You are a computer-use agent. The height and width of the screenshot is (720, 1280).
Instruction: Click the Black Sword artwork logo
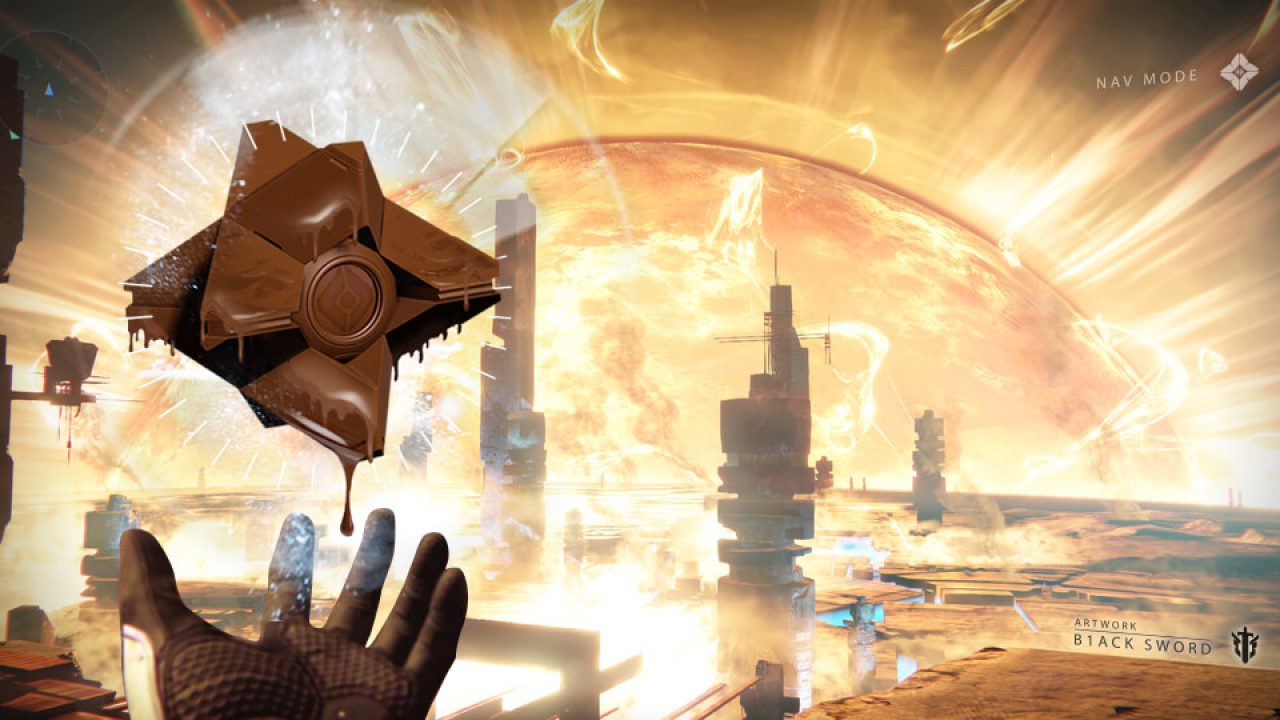1245,641
